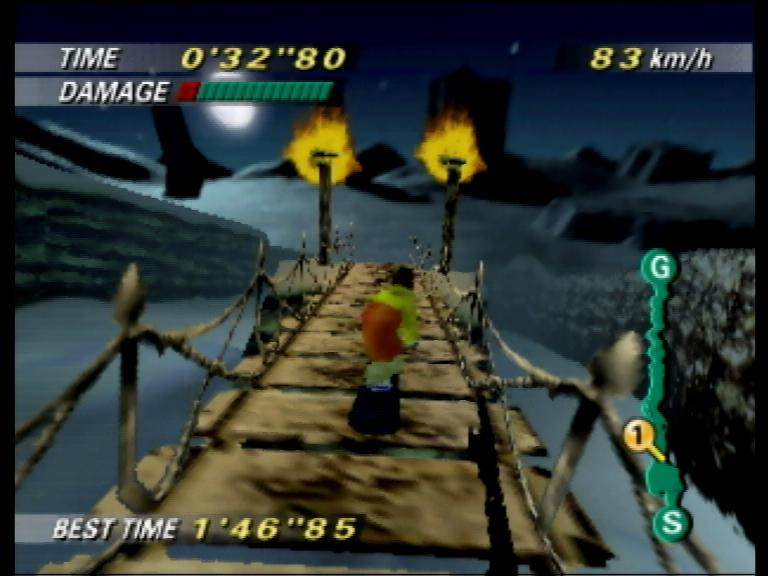Select the green S start marker
Screen dimensions: 768x576
671,522
